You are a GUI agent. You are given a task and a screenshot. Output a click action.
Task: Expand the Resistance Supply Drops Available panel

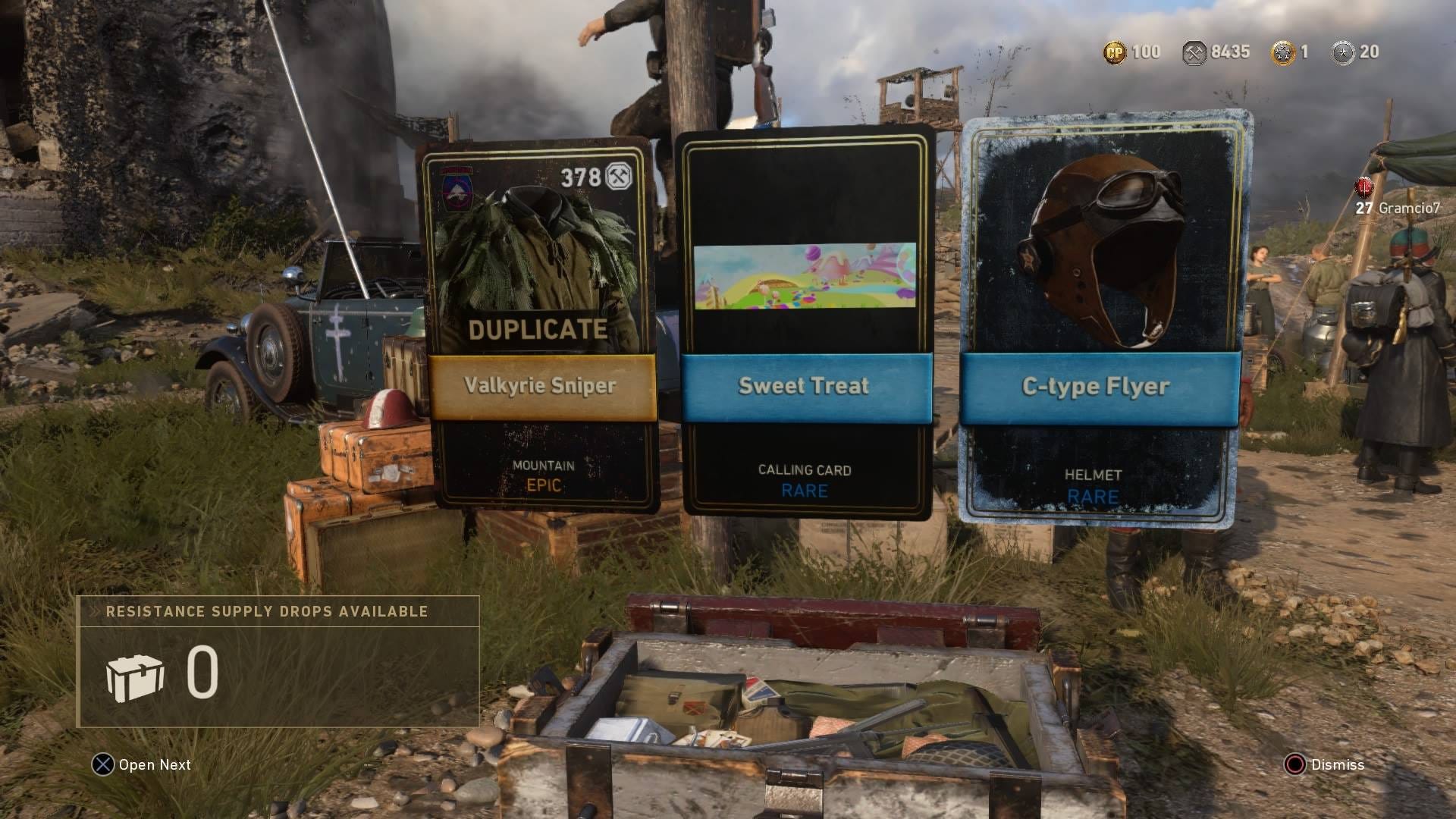265,610
